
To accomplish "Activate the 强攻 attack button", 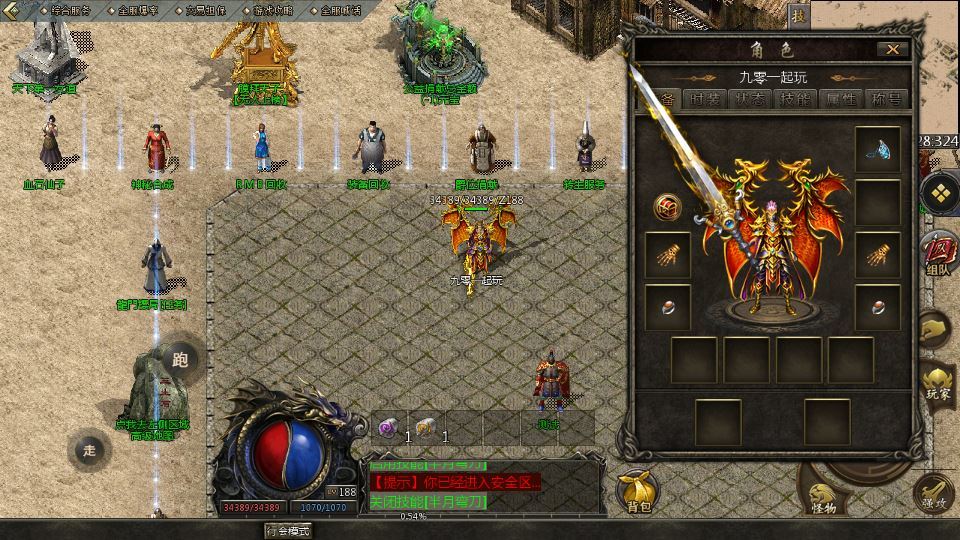I will click(x=935, y=494).
